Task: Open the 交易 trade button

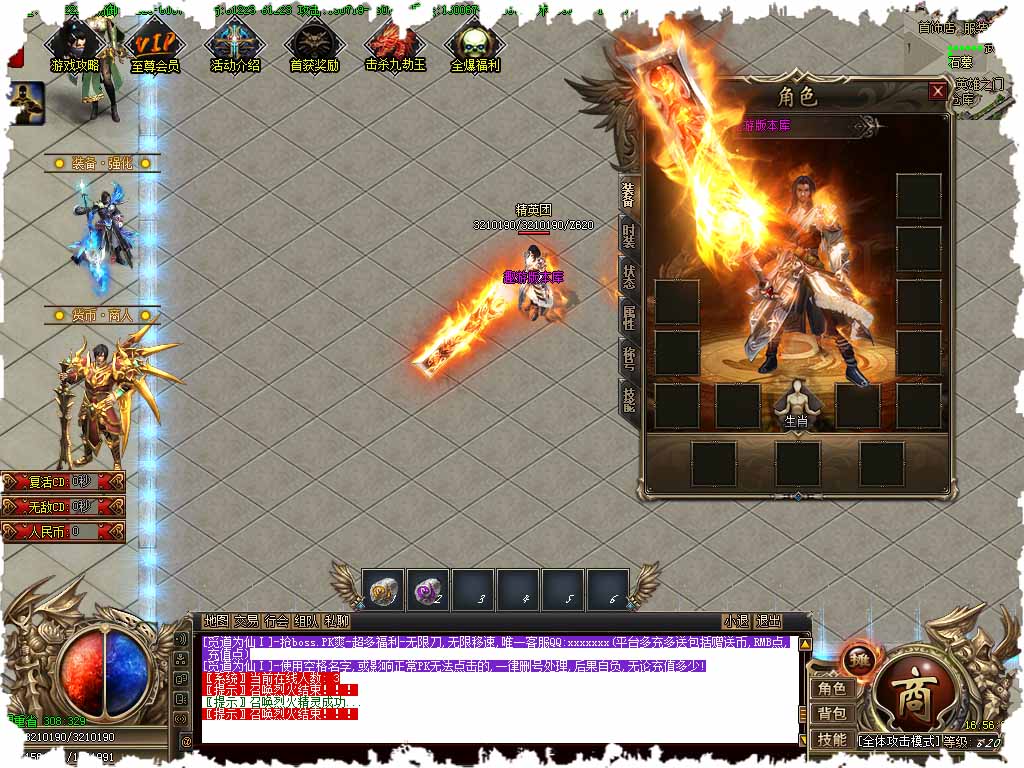Action: tap(246, 621)
